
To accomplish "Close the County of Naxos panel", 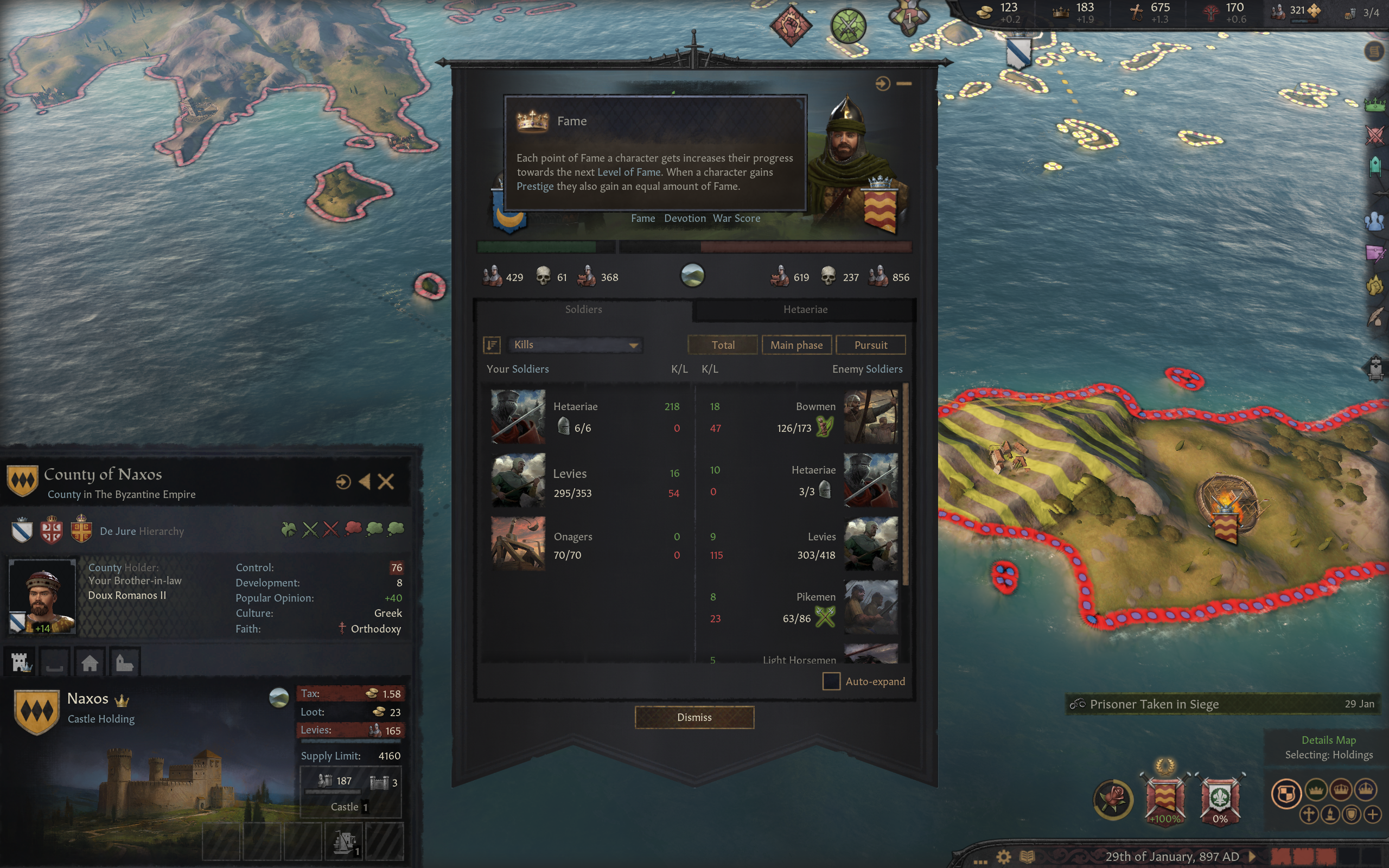I will (x=386, y=482).
